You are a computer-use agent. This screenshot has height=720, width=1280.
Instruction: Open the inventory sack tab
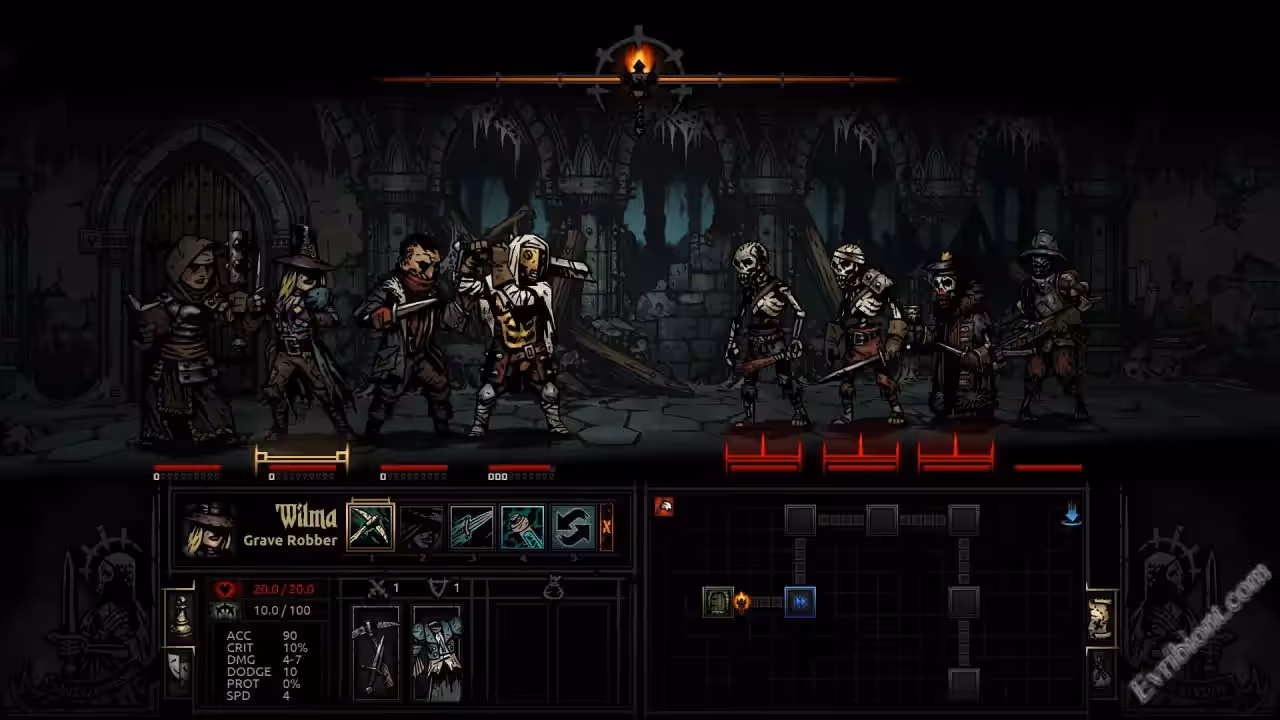1100,669
